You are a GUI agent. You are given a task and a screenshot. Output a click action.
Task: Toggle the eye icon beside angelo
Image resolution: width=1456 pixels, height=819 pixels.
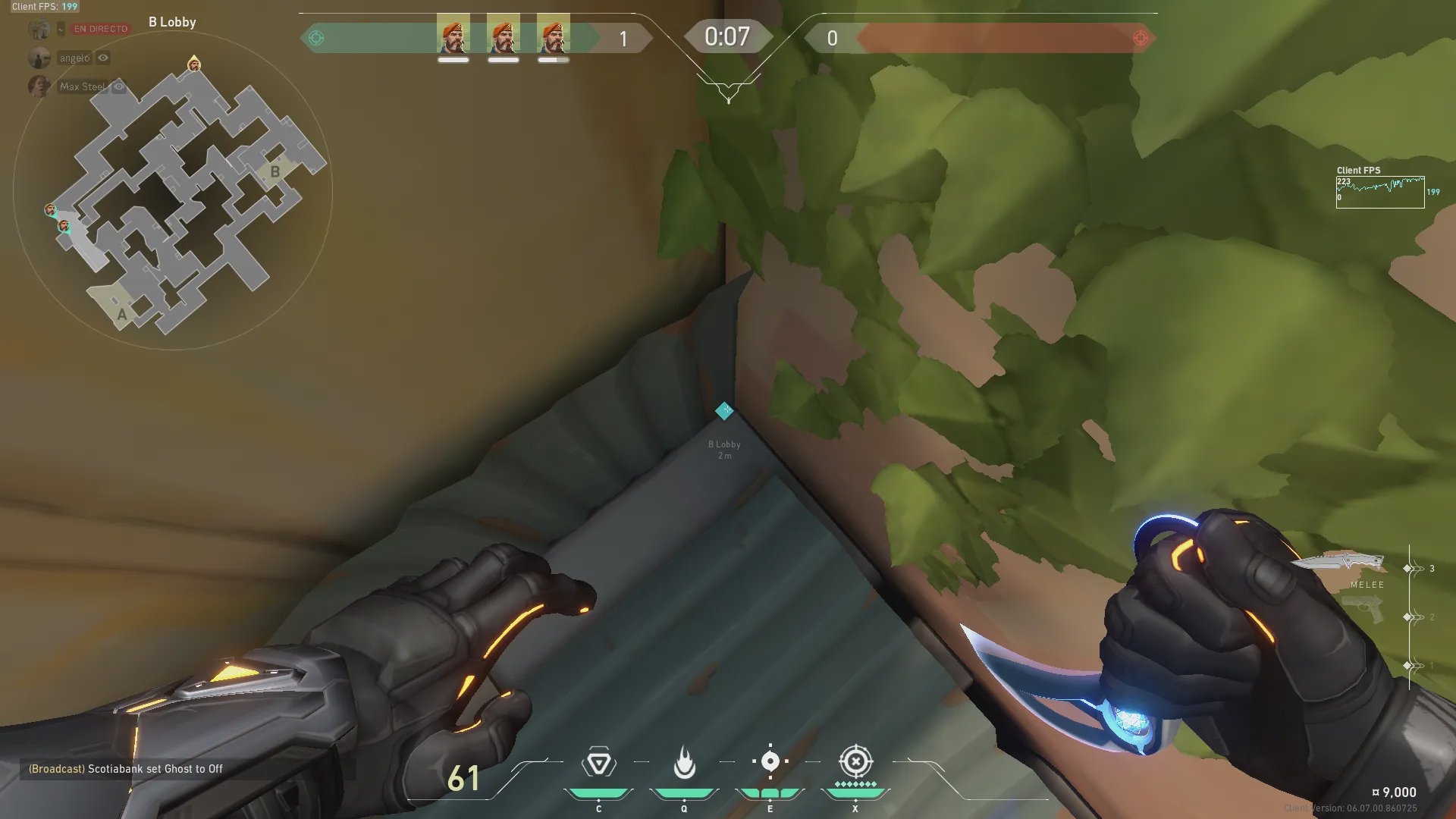point(103,58)
